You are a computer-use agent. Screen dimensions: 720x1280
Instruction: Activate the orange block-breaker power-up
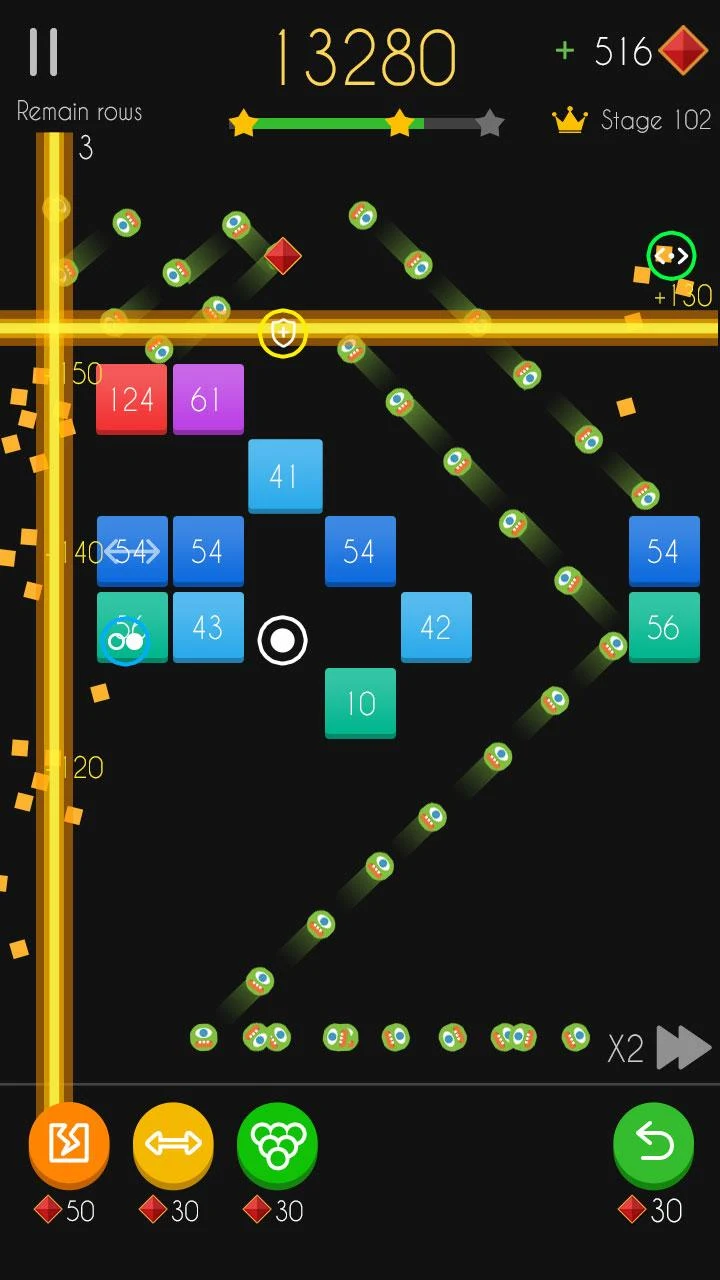point(69,1145)
